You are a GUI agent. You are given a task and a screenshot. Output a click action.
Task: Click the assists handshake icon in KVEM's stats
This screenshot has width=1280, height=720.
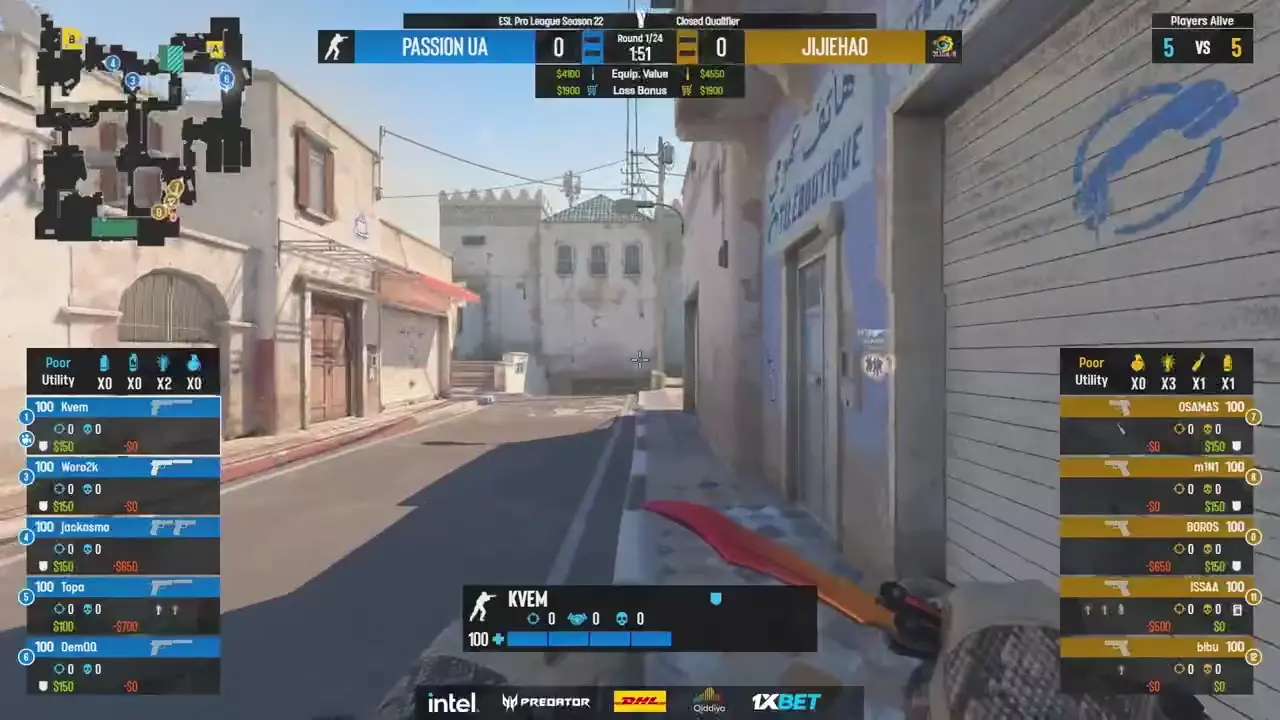coord(578,618)
